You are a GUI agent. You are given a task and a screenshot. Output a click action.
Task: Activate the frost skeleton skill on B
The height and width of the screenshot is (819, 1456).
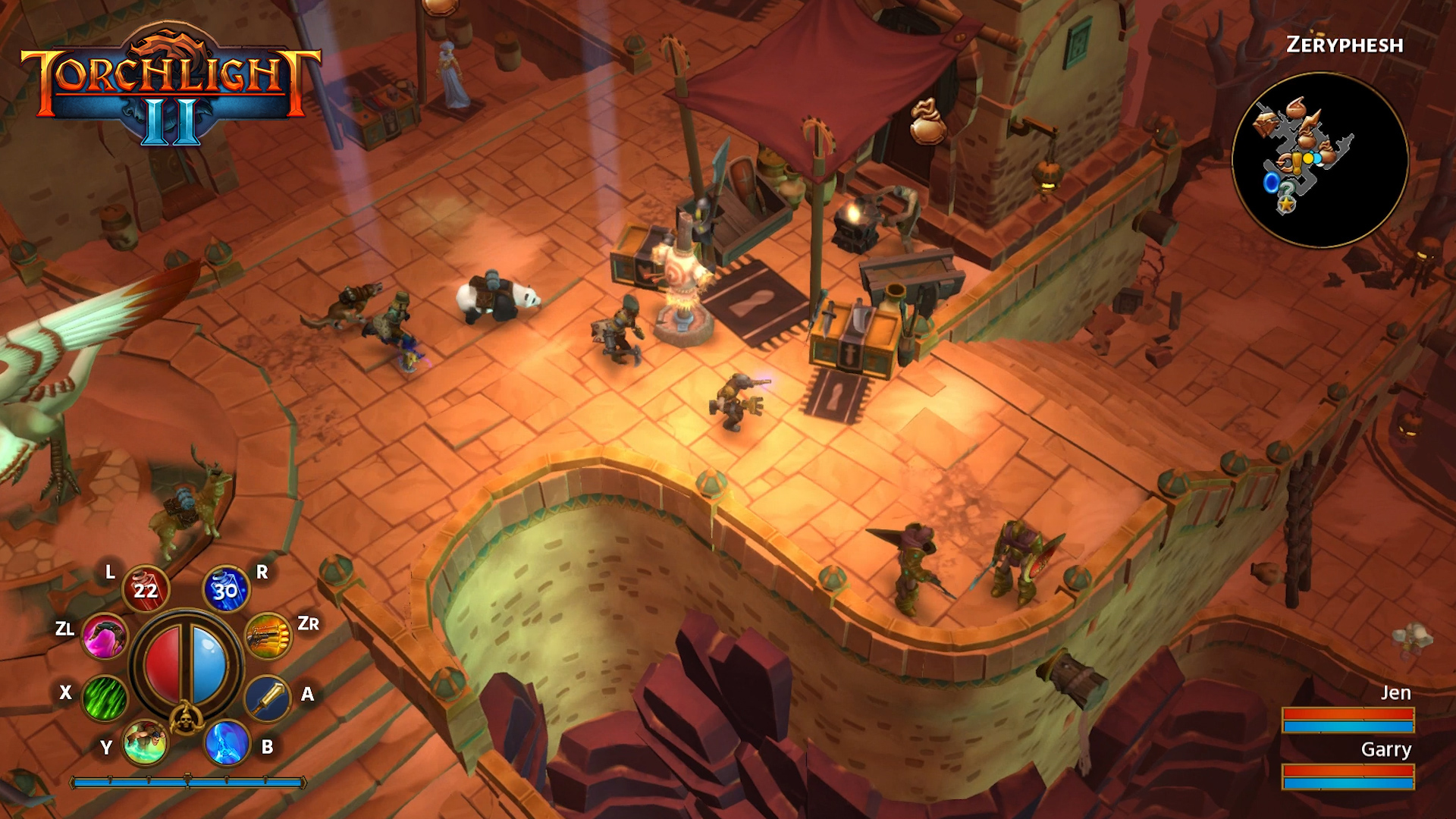226,744
